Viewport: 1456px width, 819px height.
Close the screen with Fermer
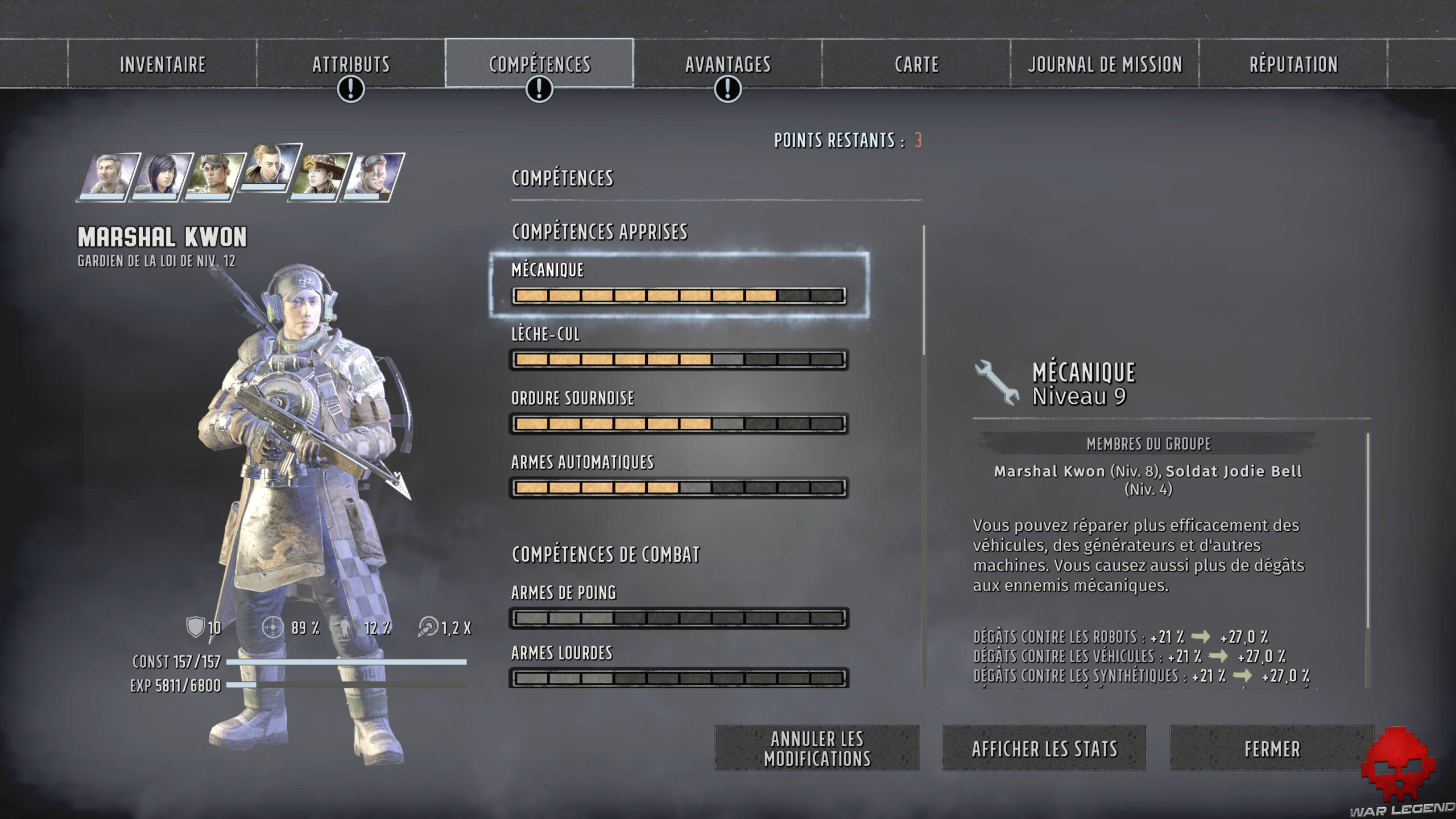[x=1272, y=748]
